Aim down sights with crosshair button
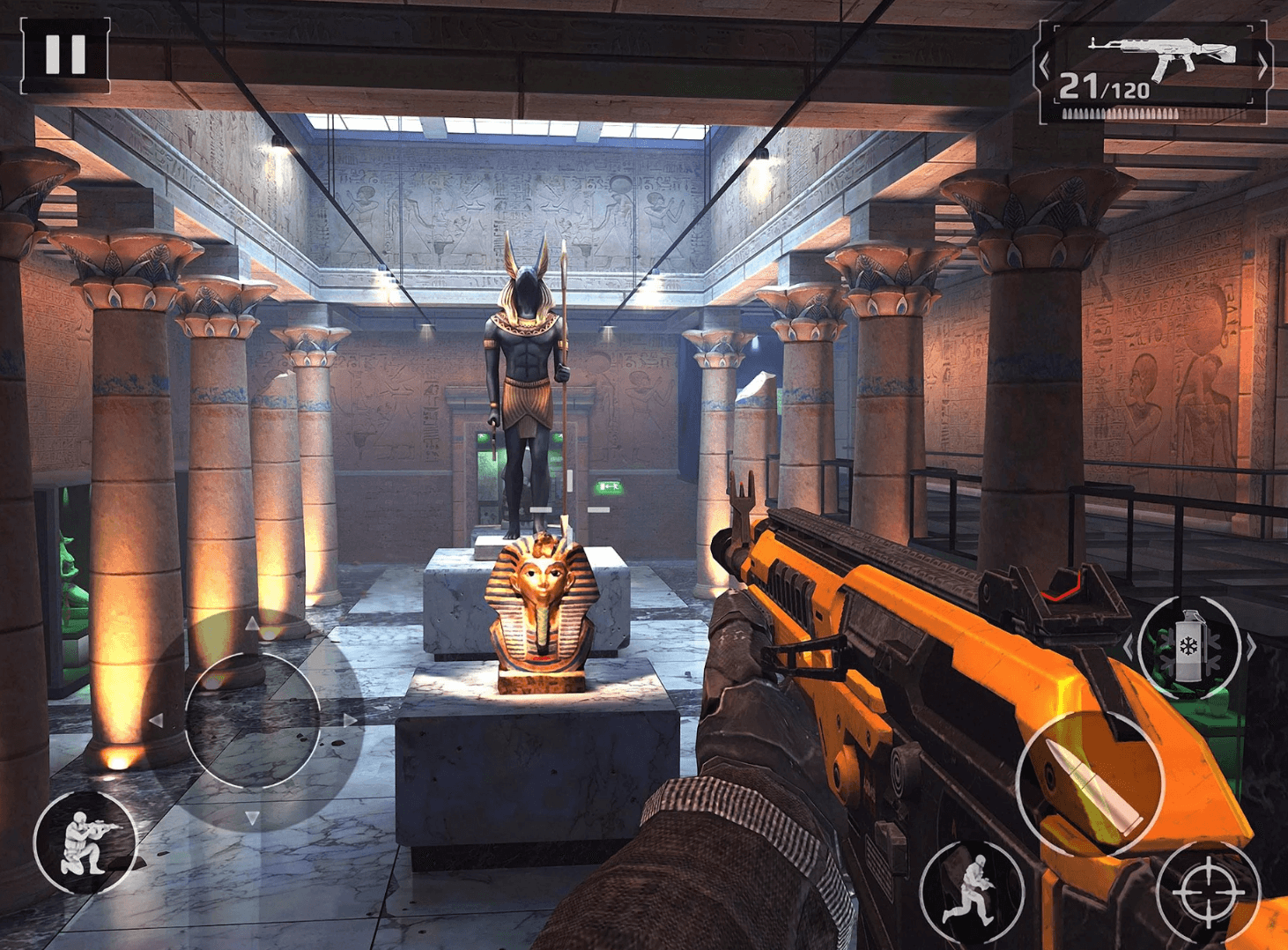 [x=1207, y=894]
